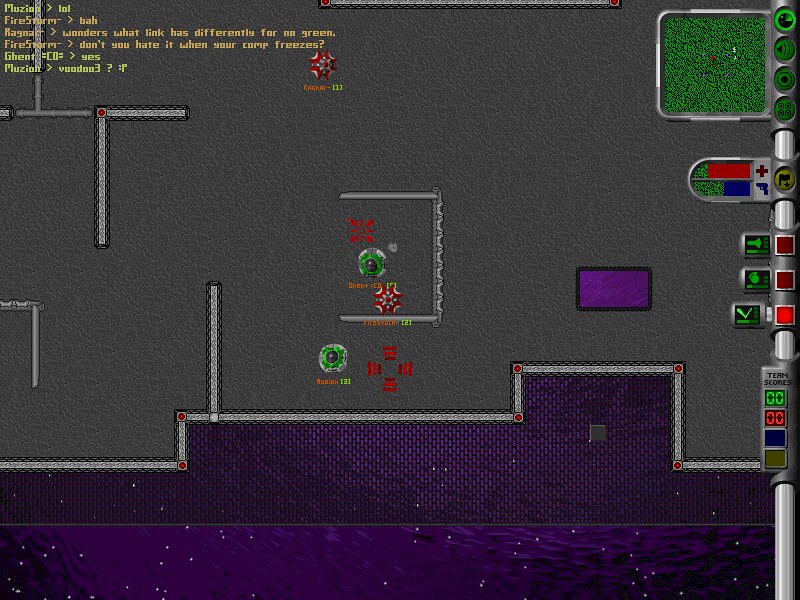800x600 pixels.
Task: Click the green radar minimap
Action: [714, 56]
